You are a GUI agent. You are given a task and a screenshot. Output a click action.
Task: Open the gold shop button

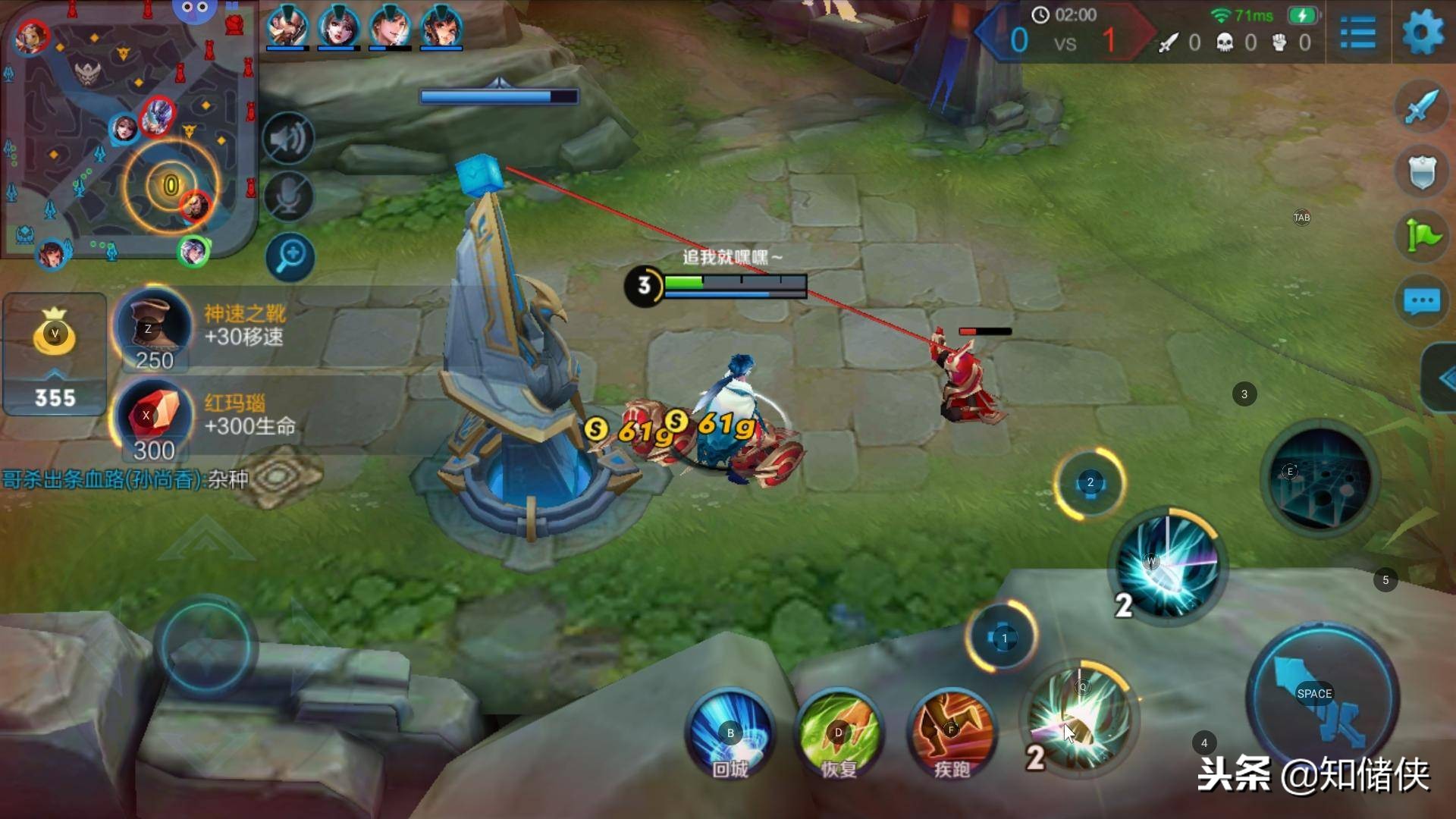coord(55,353)
